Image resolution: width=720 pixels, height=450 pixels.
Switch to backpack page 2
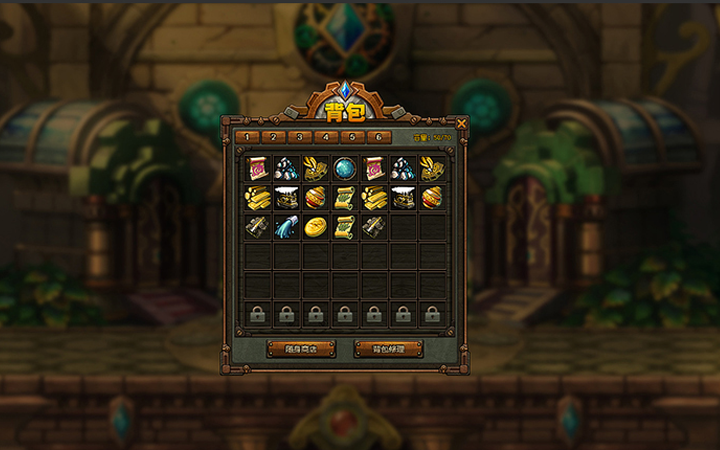pyautogui.click(x=273, y=137)
